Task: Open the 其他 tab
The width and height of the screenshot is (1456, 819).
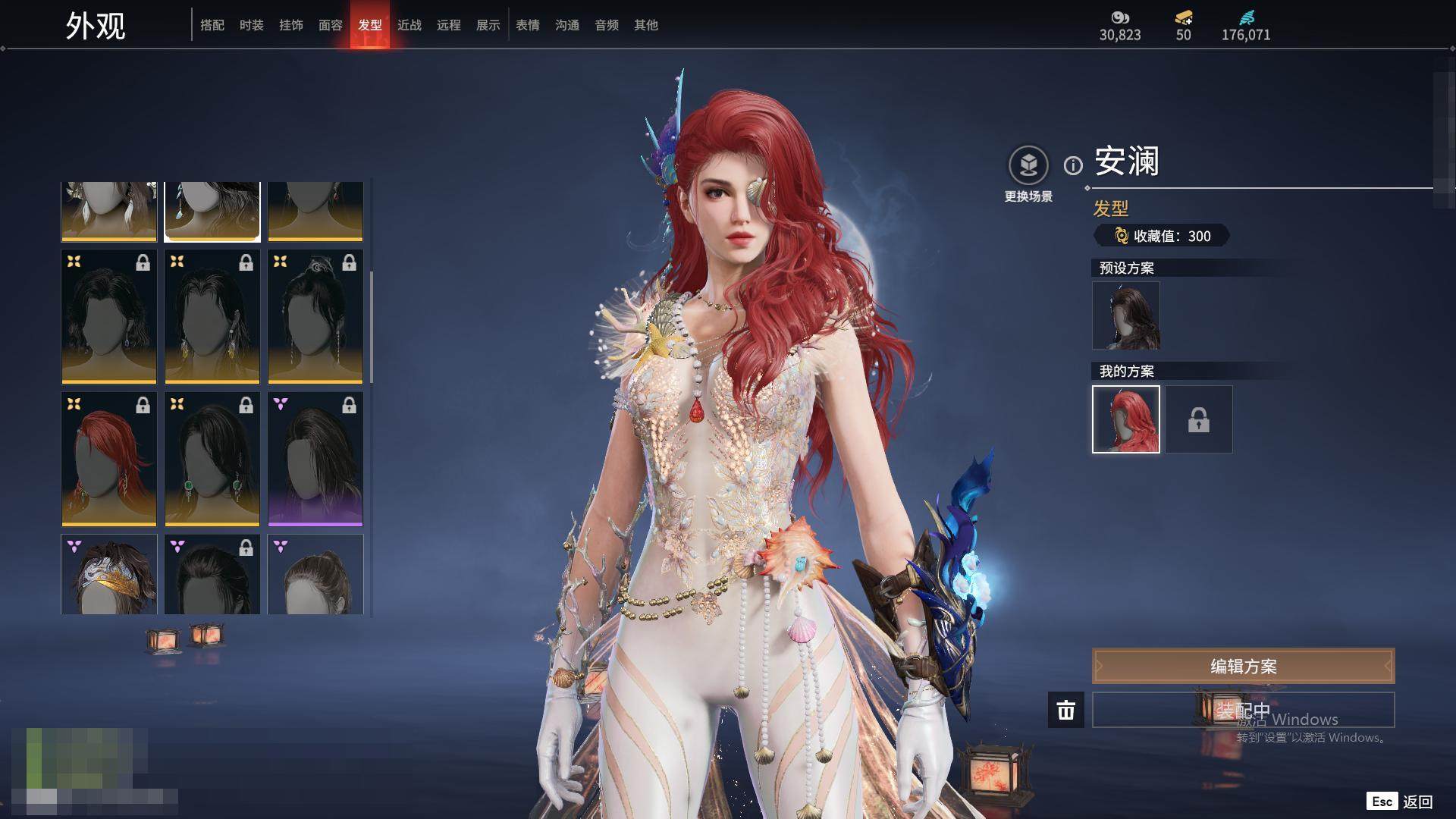Action: [646, 25]
